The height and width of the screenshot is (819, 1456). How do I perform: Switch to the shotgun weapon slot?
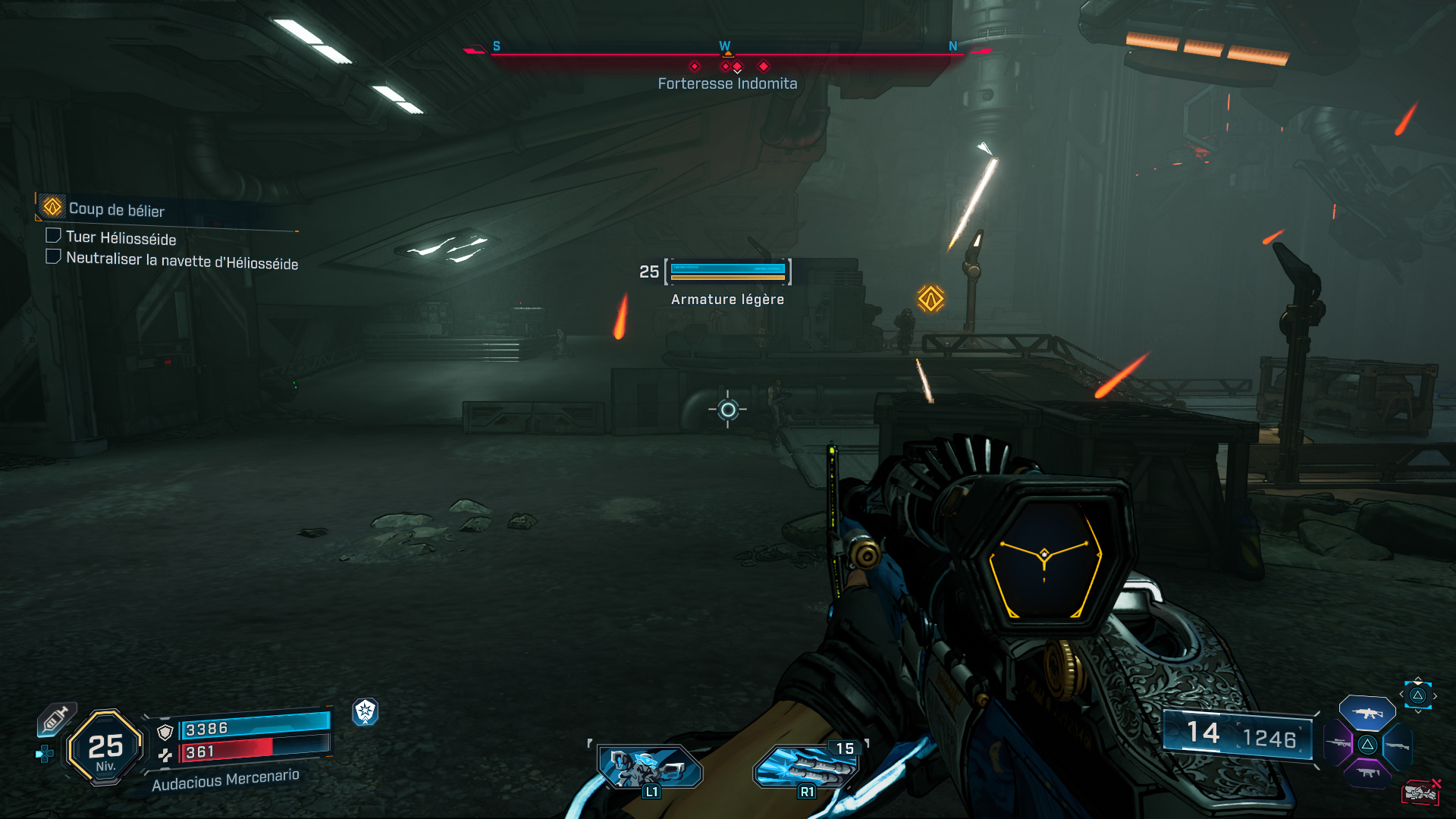coord(1398,745)
